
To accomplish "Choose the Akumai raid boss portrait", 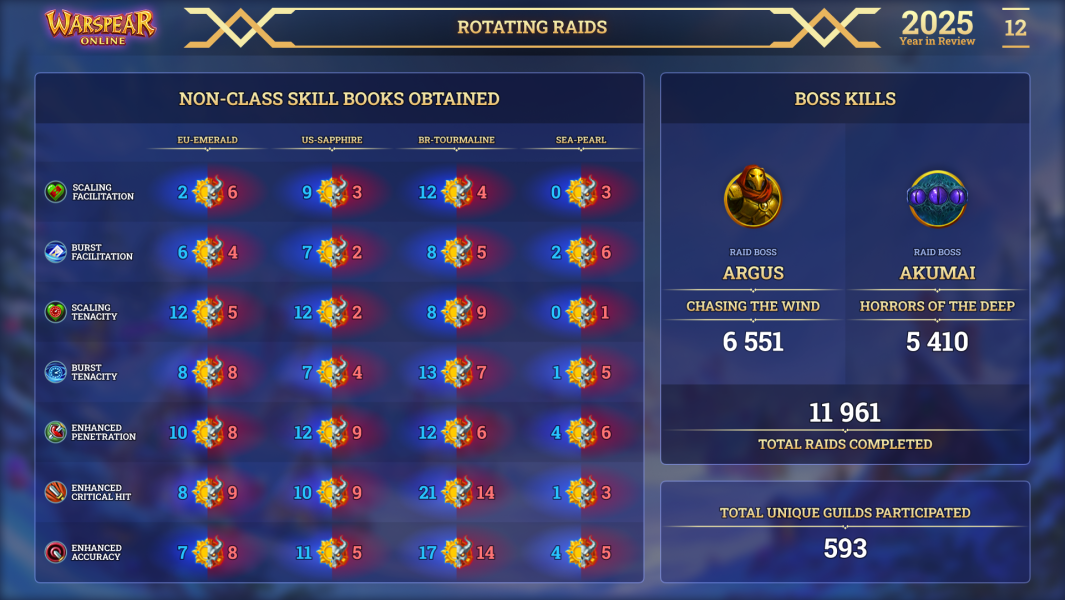I will [937, 198].
